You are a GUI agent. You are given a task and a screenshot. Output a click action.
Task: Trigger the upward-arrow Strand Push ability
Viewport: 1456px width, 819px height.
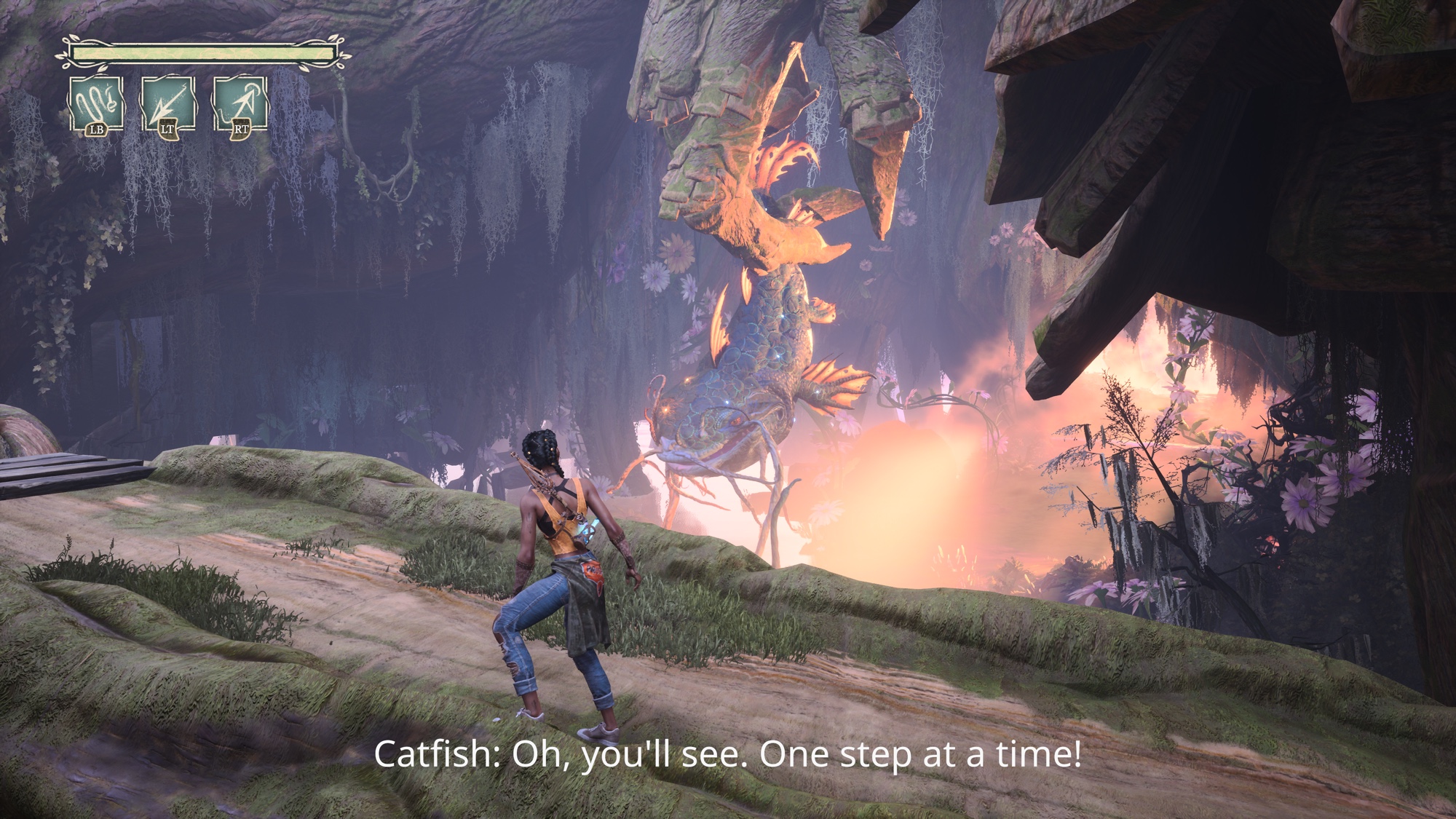[x=240, y=104]
